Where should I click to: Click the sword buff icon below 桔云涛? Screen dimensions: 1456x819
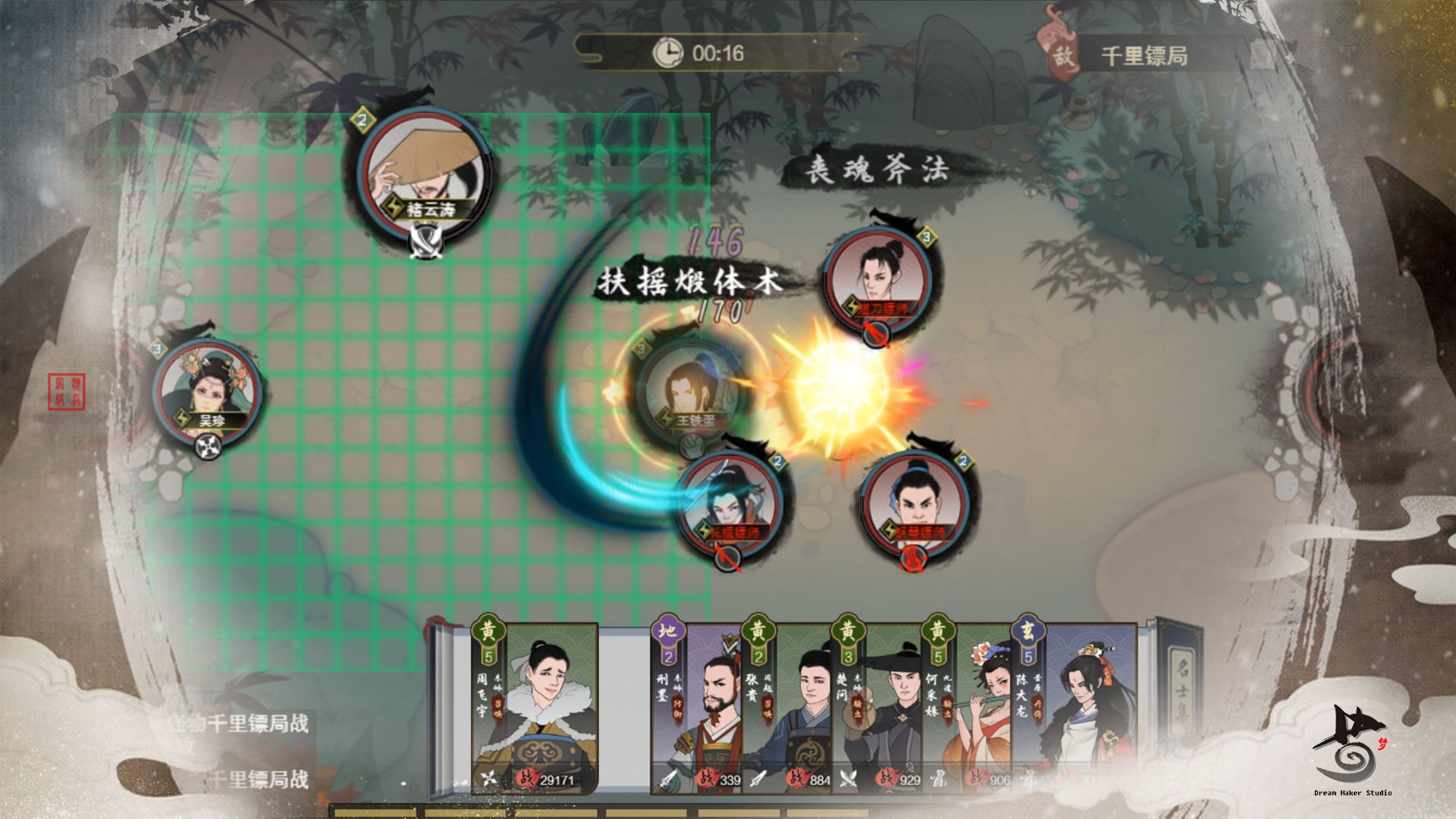[425, 241]
